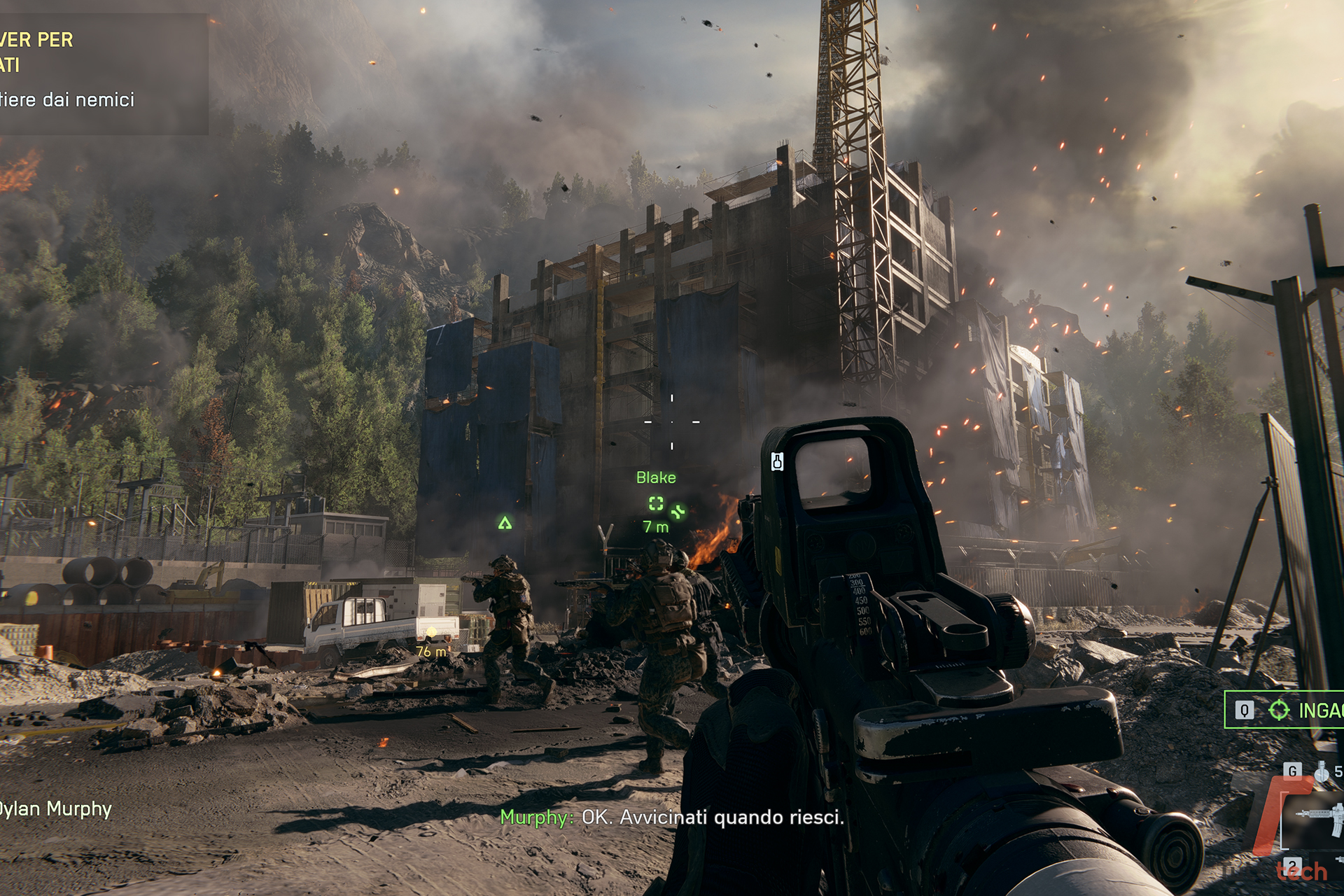This screenshot has height=896, width=1344.
Task: Click the Blake name text above the marker
Action: [x=655, y=477]
